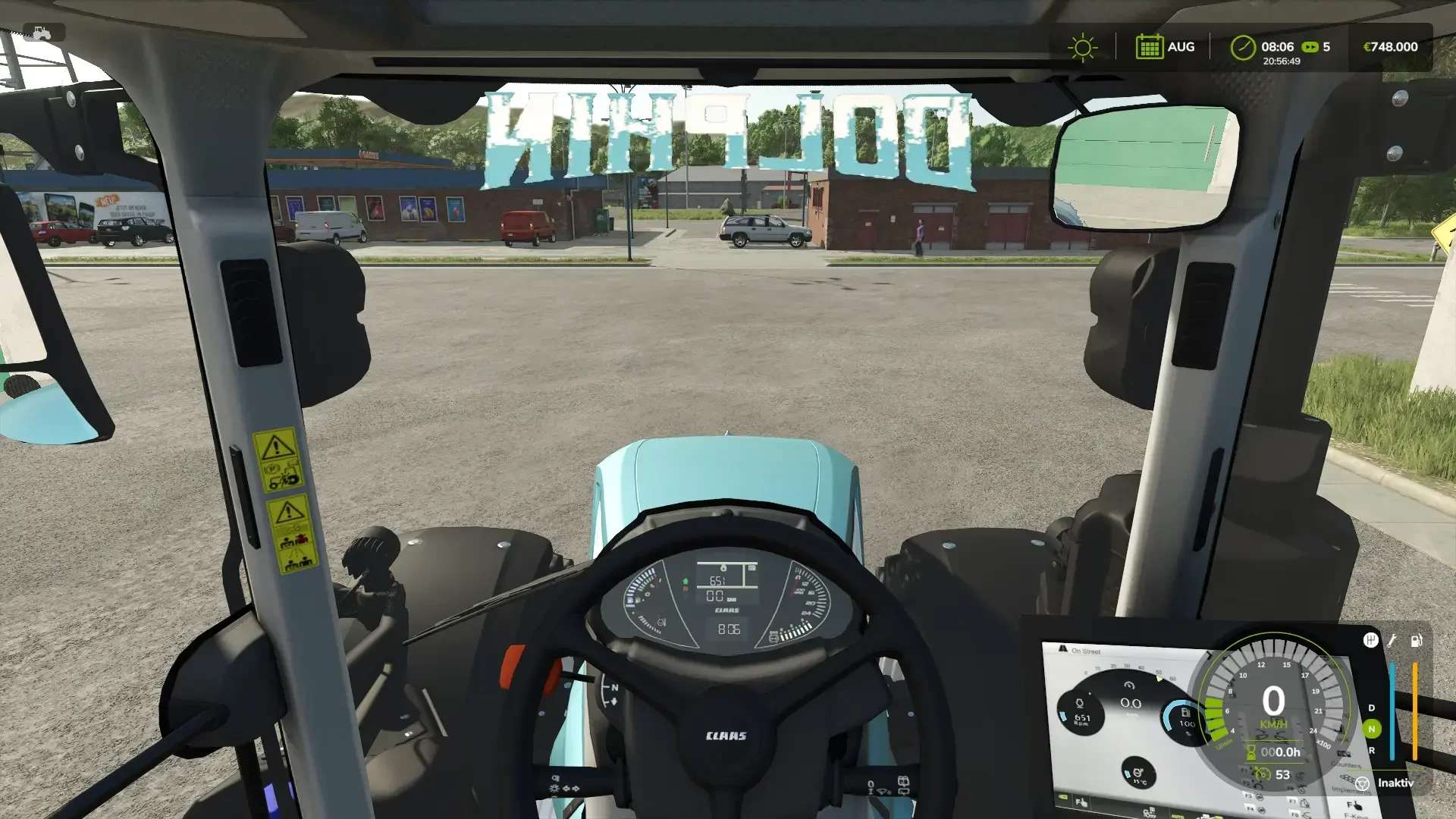Click the cruise control speed icon
This screenshot has height=819, width=1456.
1262,774
